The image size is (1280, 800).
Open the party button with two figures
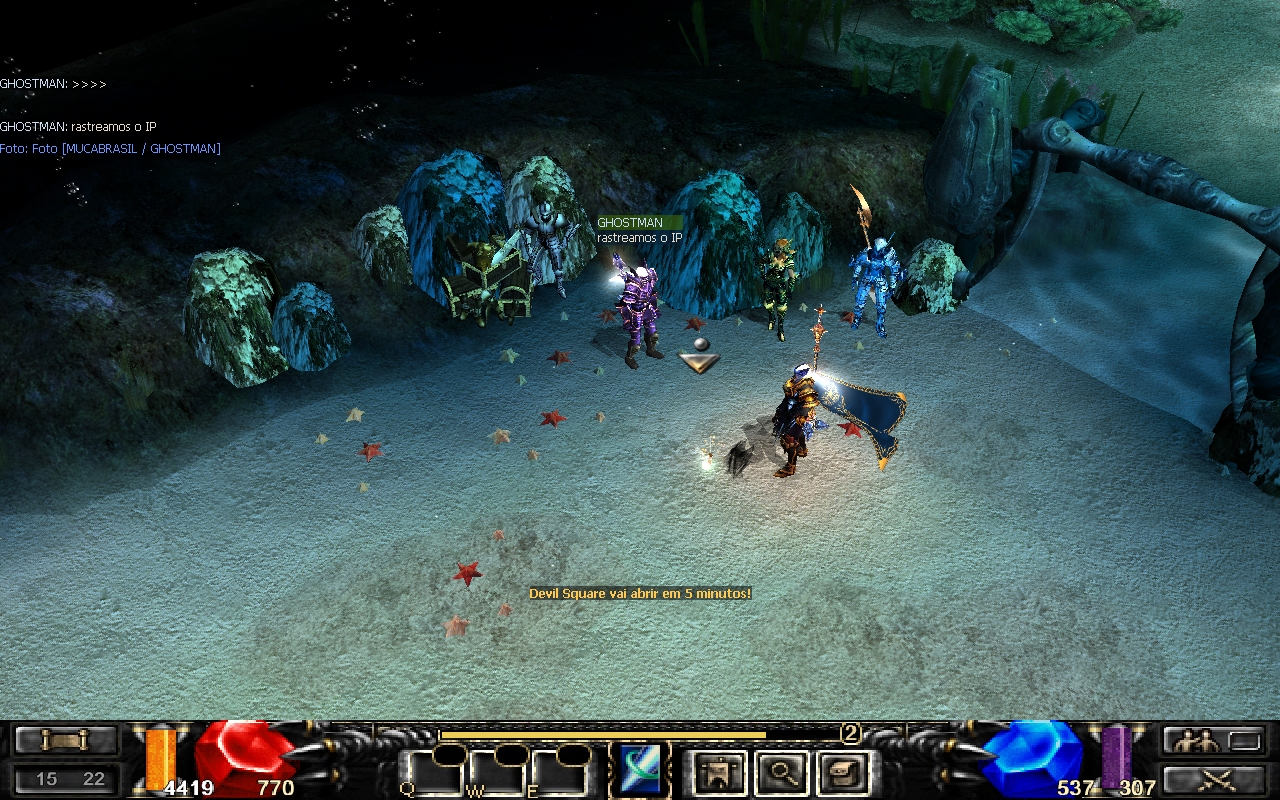coord(1212,741)
